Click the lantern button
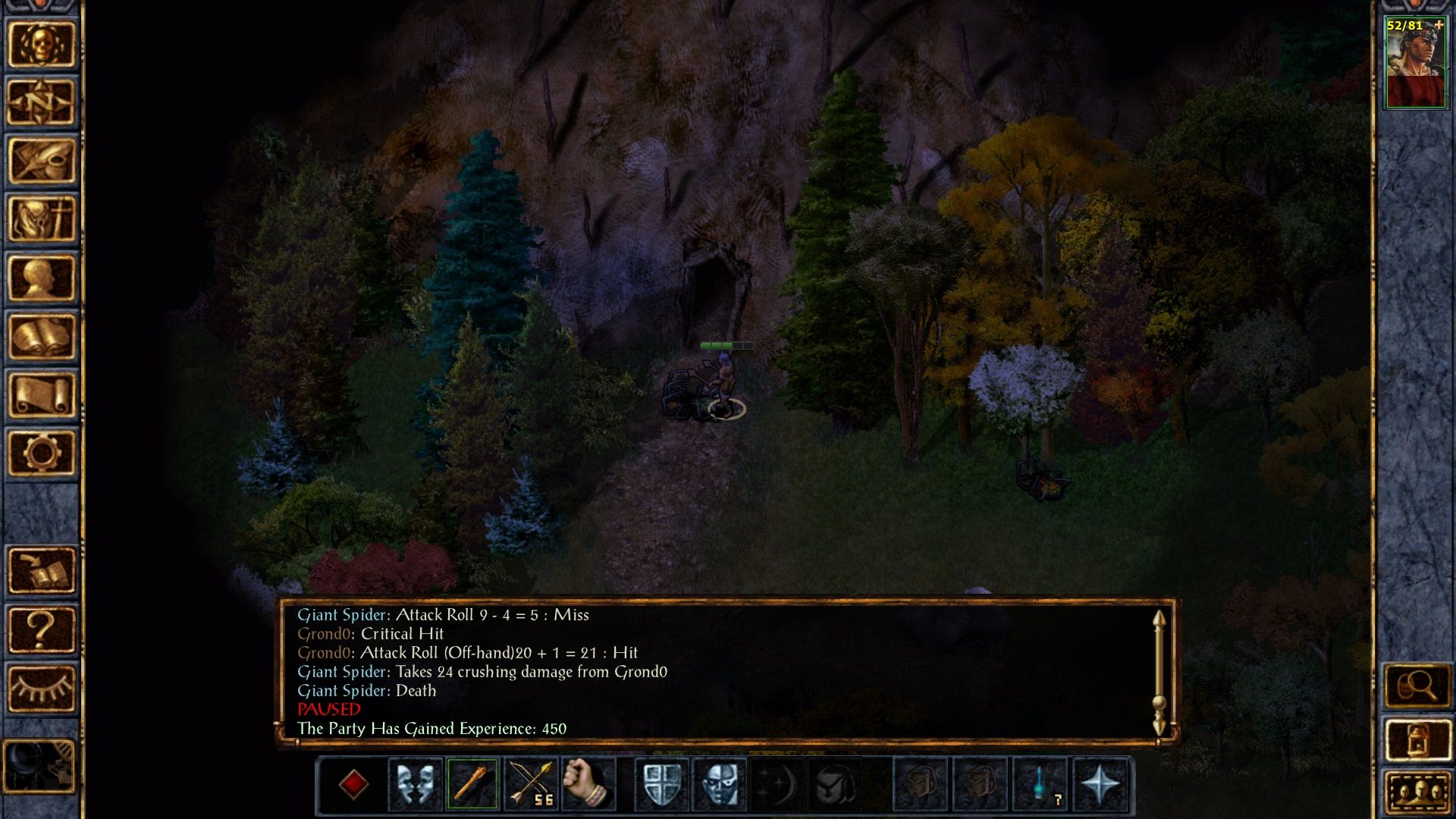This screenshot has height=819, width=1456. tap(1417, 739)
